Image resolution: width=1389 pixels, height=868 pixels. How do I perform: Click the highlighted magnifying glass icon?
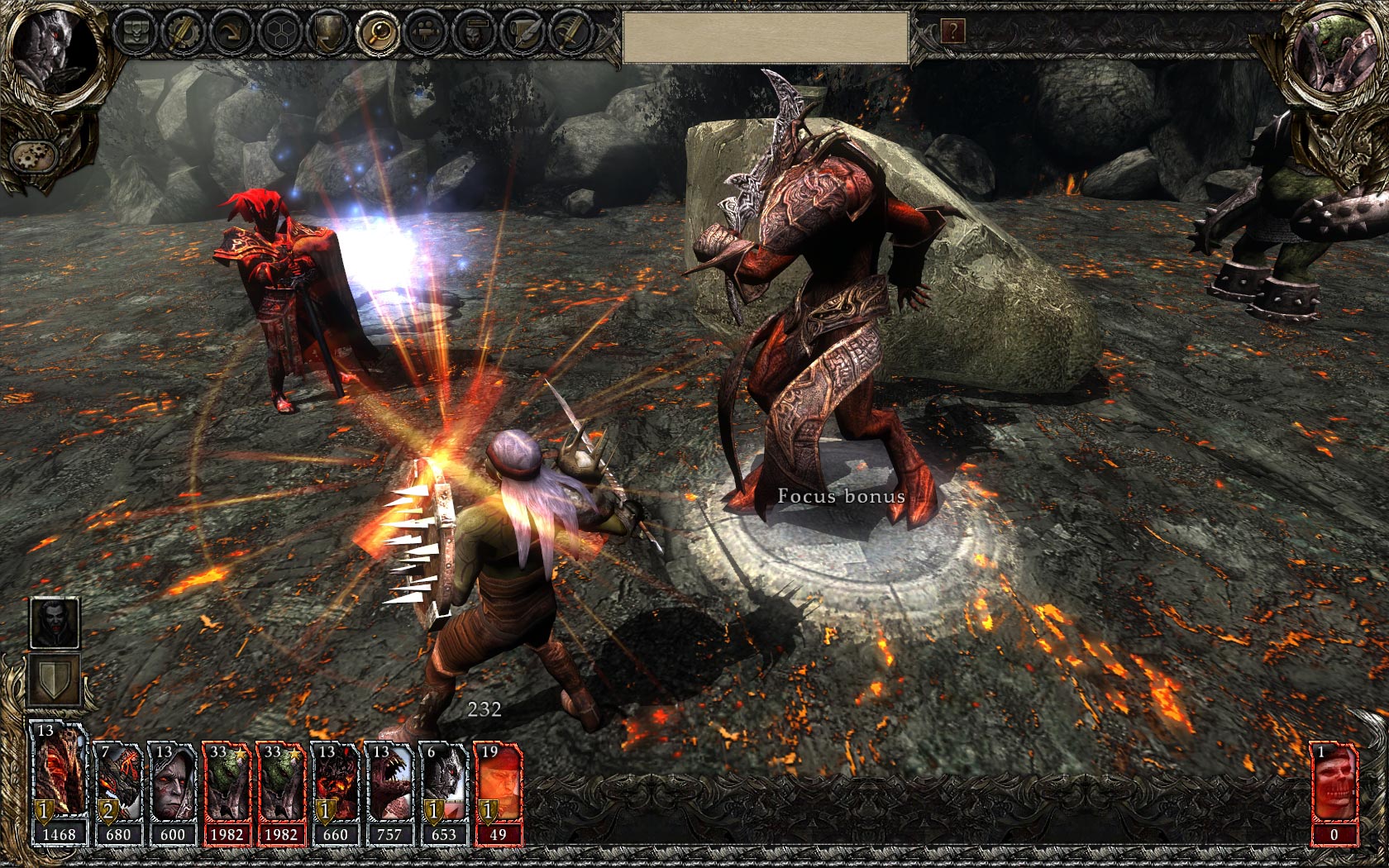point(377,32)
